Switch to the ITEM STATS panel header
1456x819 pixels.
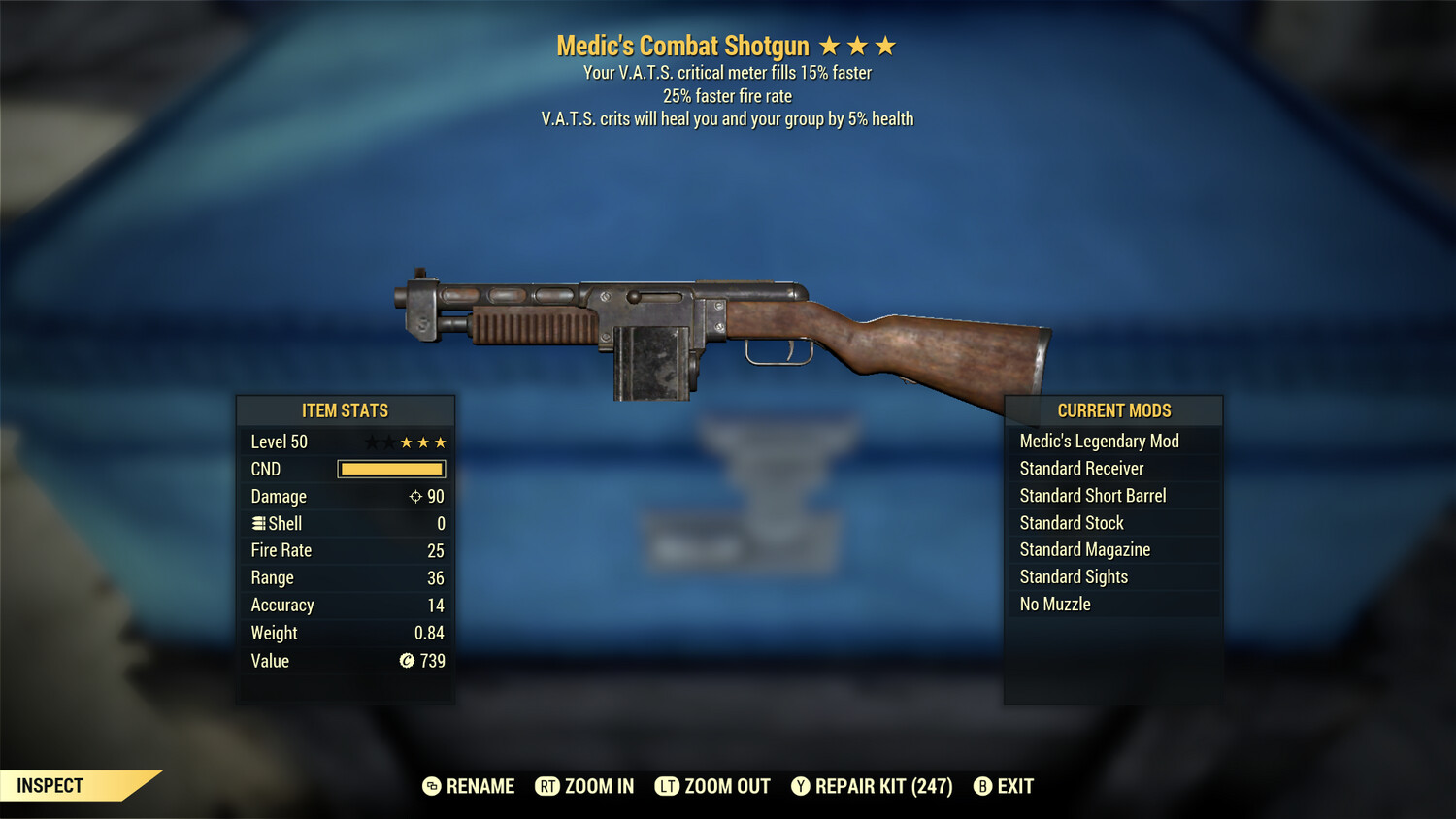346,410
